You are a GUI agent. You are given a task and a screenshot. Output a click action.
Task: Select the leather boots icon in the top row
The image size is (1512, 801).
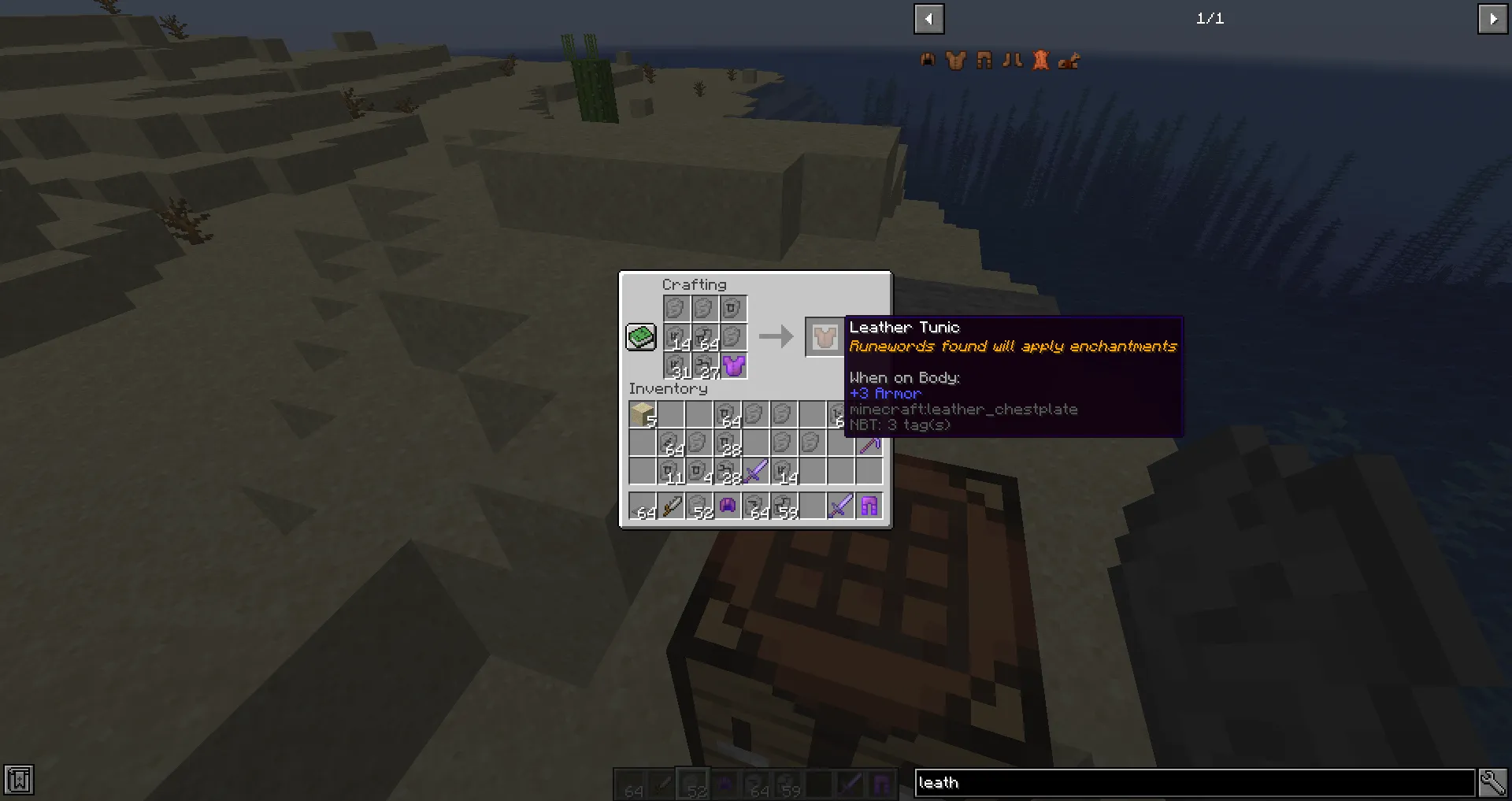click(1013, 61)
